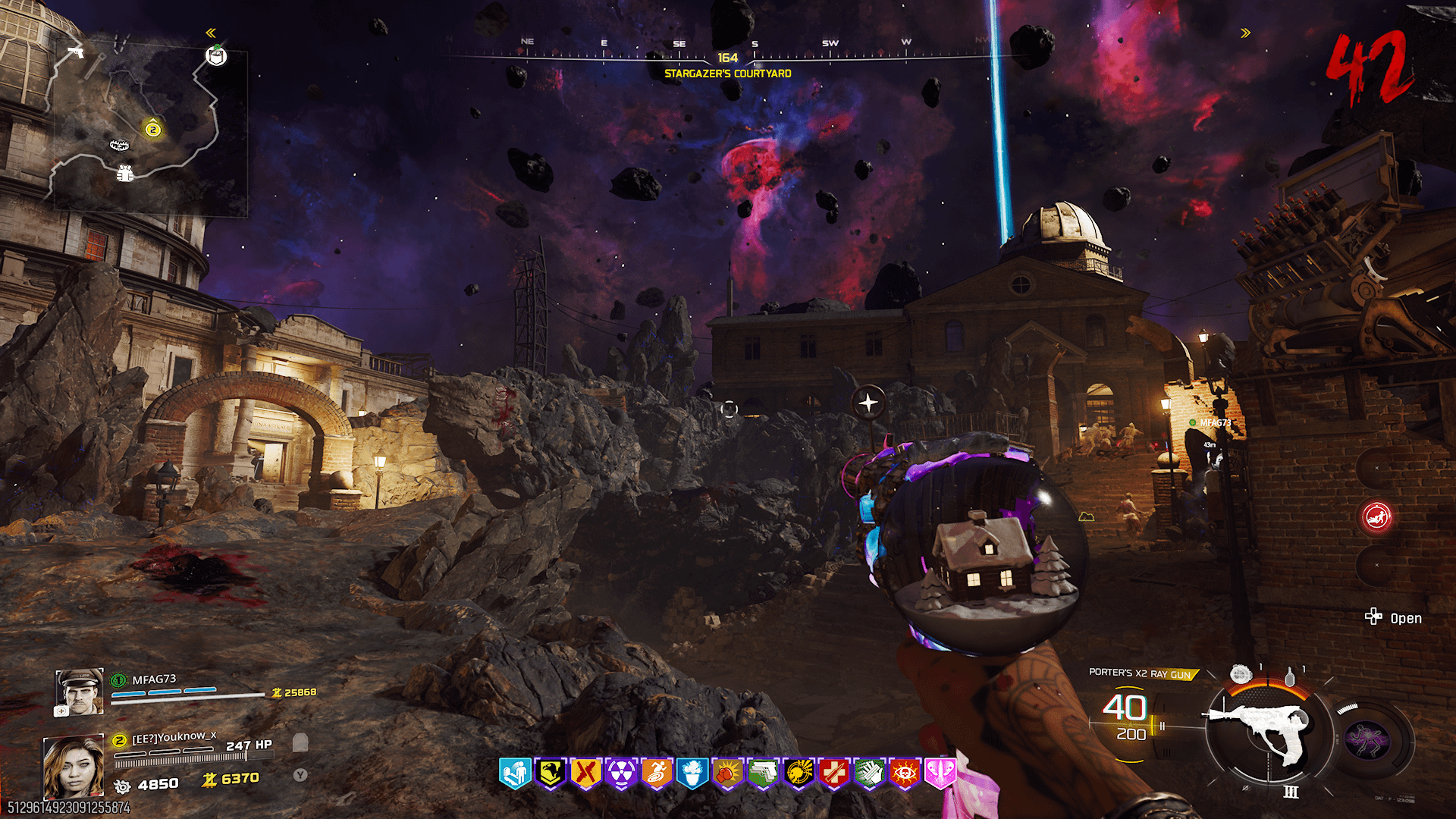1456x819 pixels.
Task: Click the purple radiation symbol perk
Action: tap(621, 773)
